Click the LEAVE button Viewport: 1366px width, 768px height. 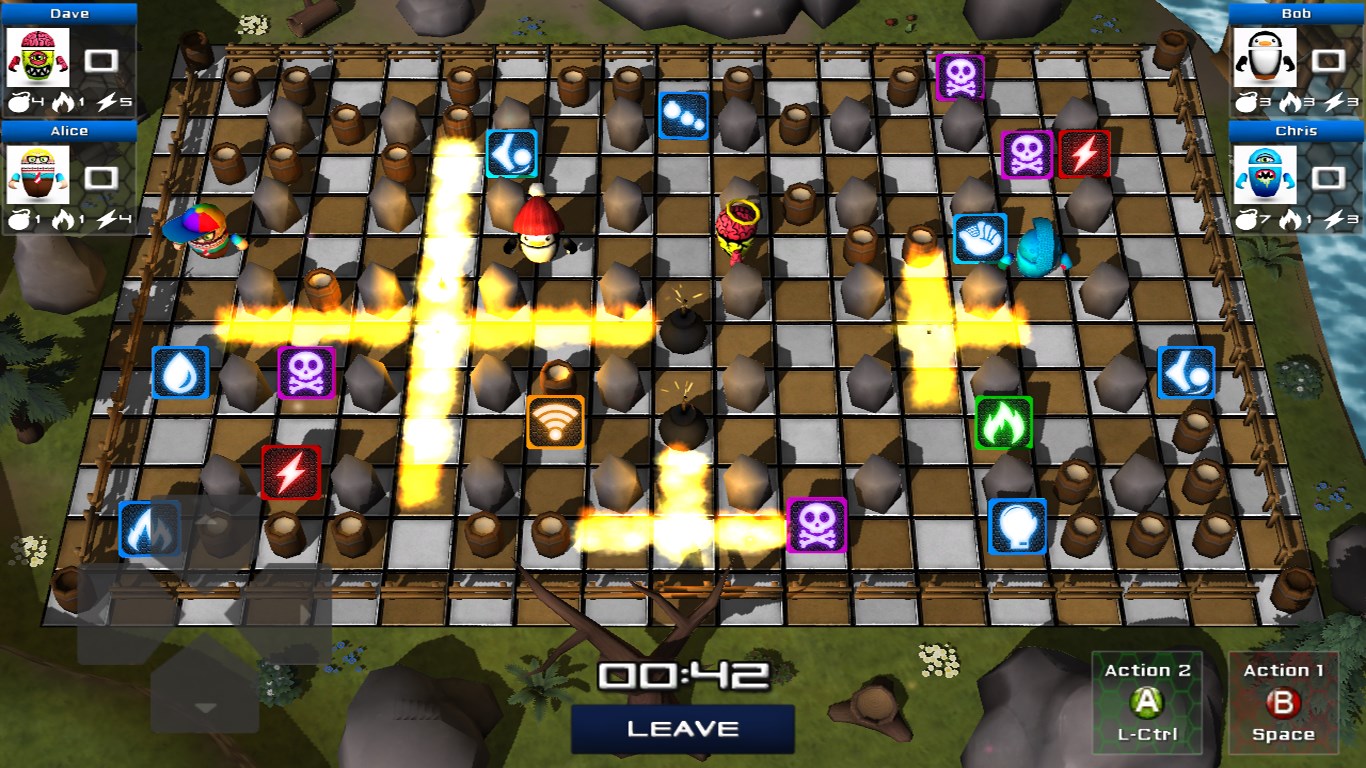tap(683, 729)
